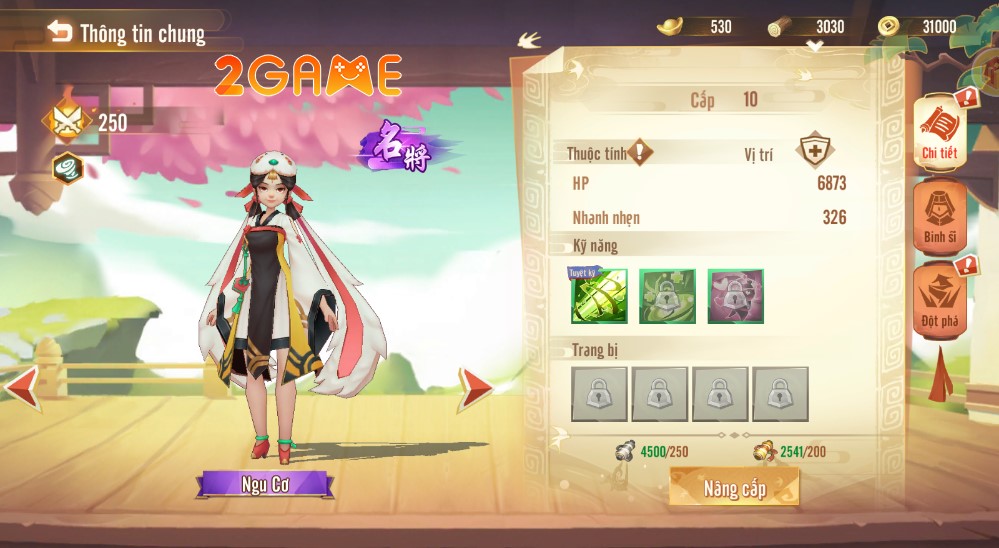The image size is (999, 548).
Task: Show the next hero with right arrow
Action: click(476, 388)
